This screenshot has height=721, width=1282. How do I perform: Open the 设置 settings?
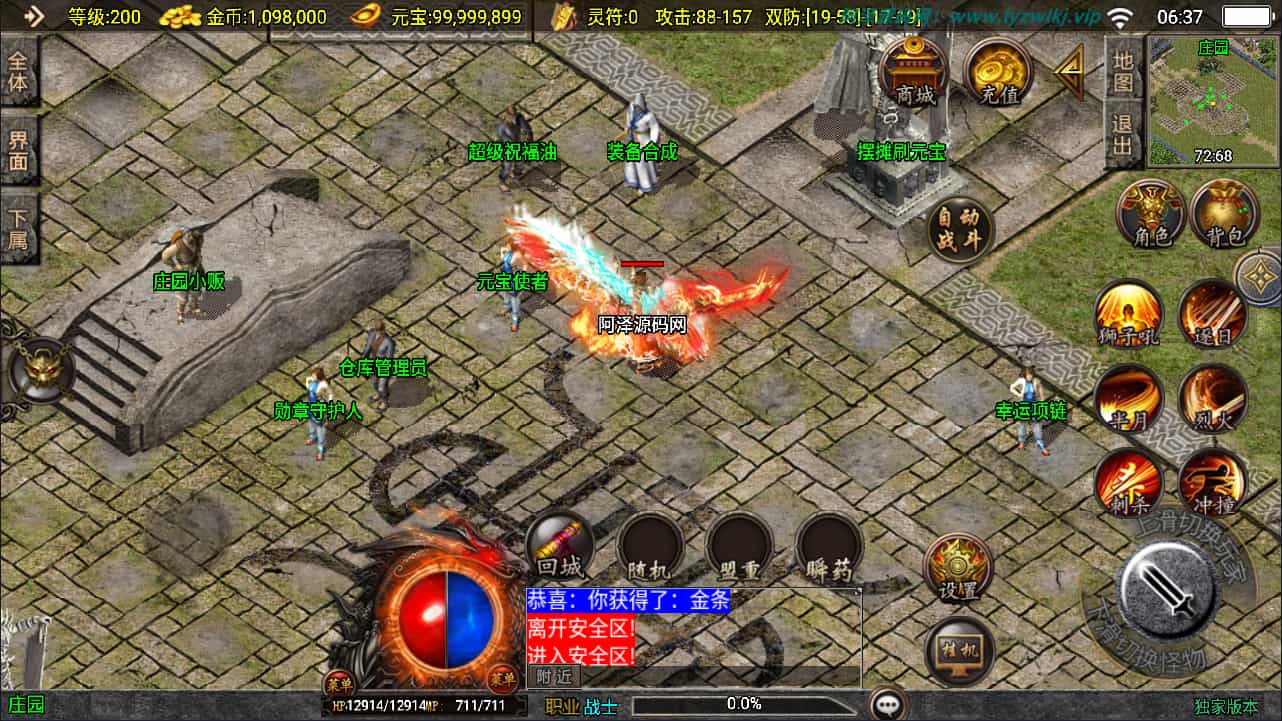[958, 568]
